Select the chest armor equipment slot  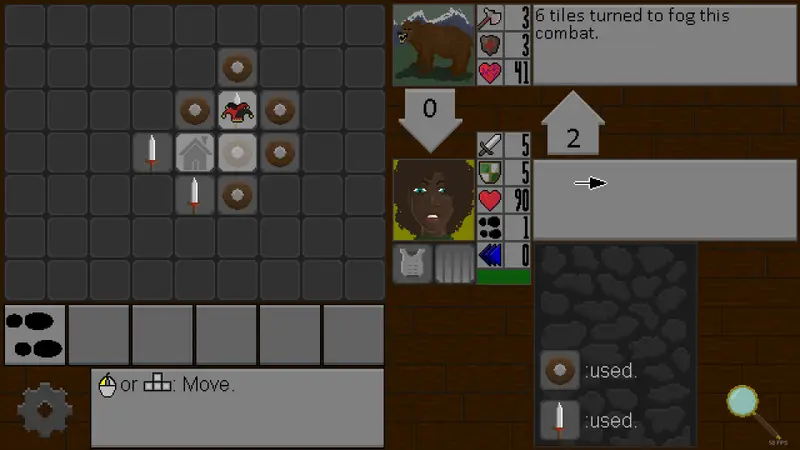411,264
